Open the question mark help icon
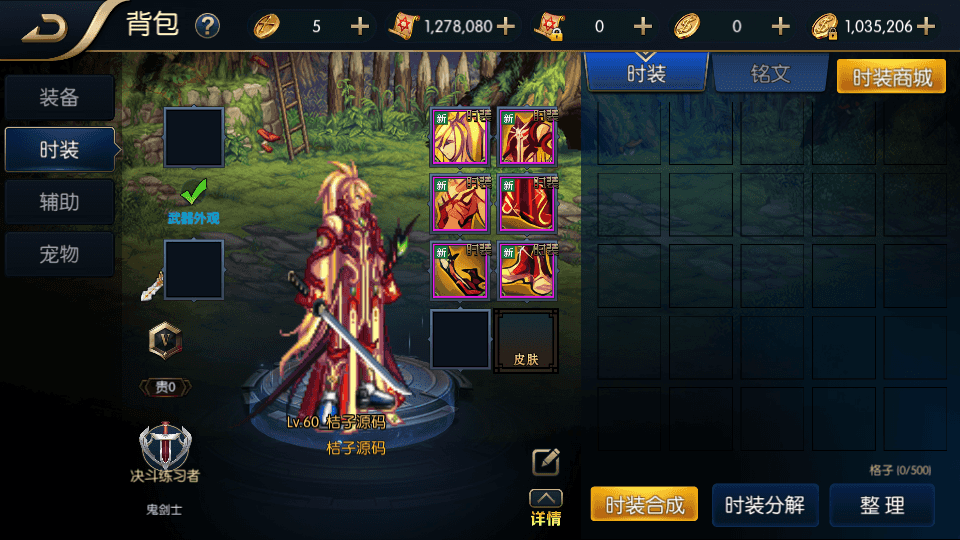 point(207,26)
